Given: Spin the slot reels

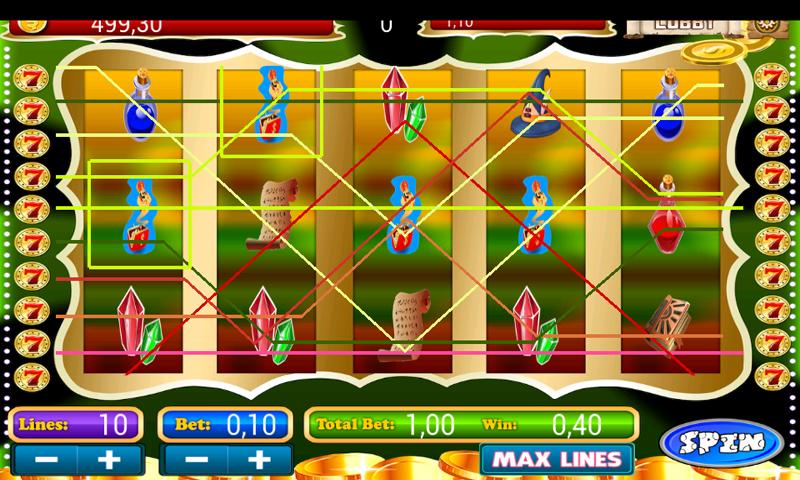Looking at the screenshot, I should [721, 441].
